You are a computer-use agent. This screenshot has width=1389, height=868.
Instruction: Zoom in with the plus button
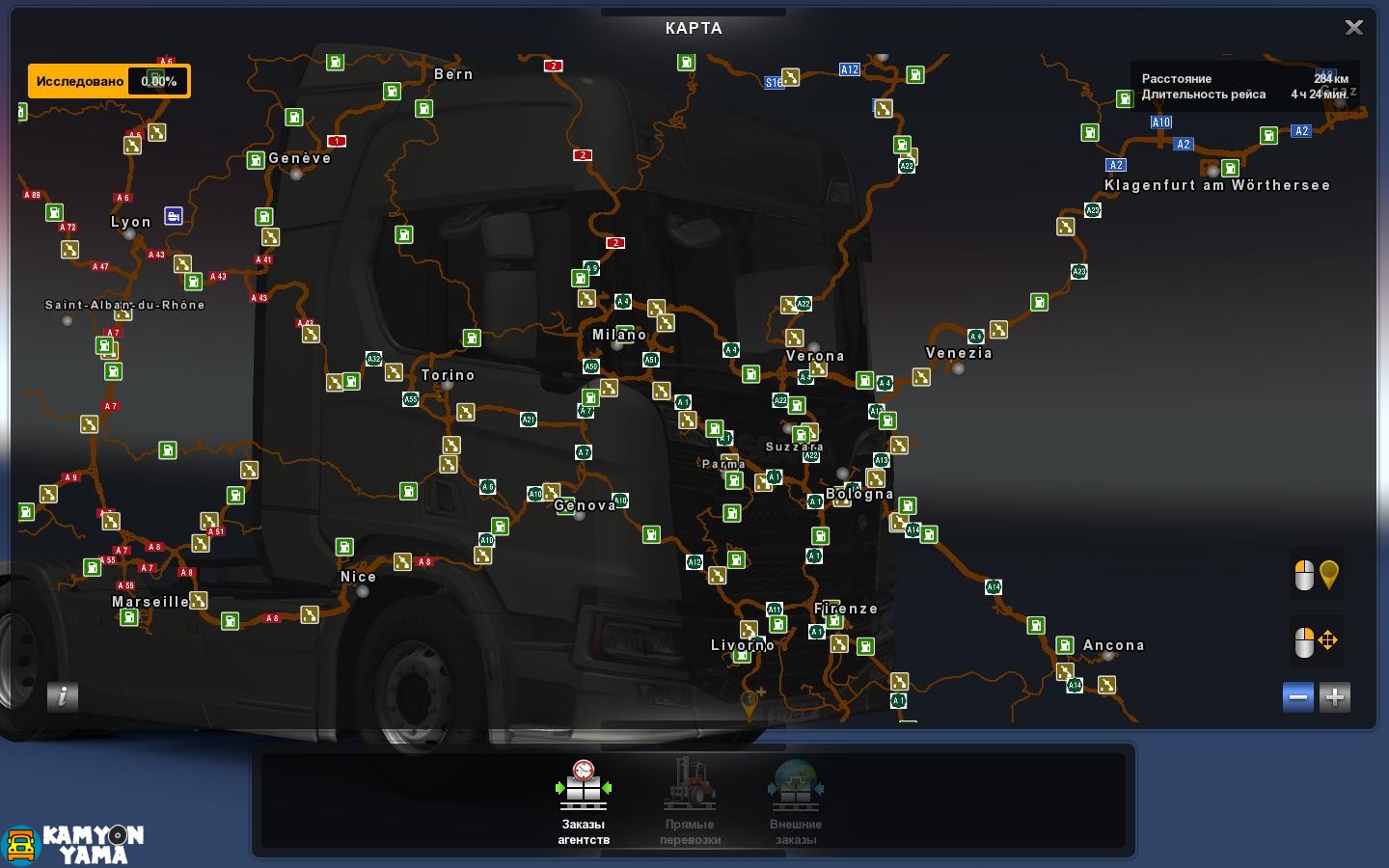[1334, 696]
